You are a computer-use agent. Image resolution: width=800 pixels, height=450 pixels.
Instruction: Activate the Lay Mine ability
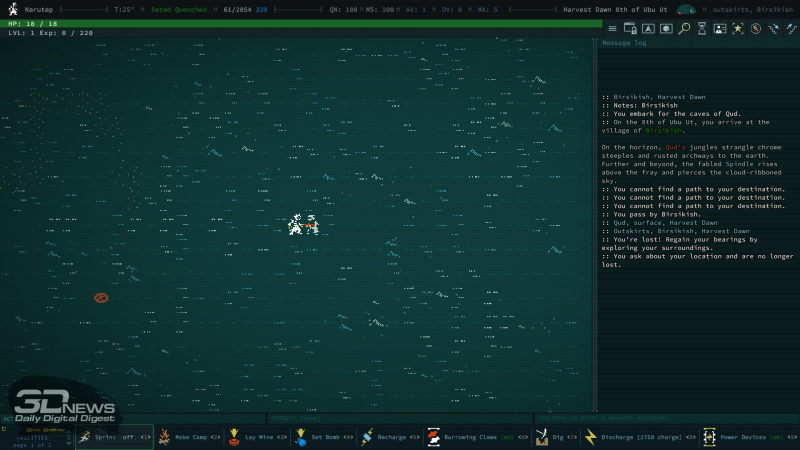[x=258, y=437]
